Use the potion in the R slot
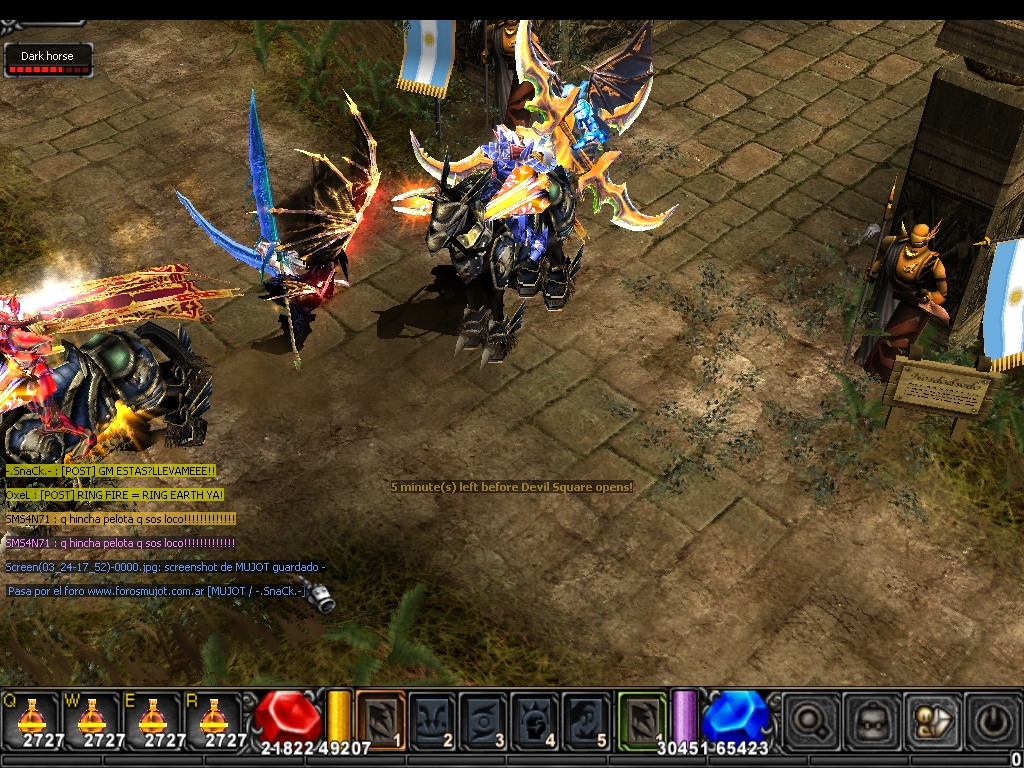The width and height of the screenshot is (1024, 768). click(214, 718)
